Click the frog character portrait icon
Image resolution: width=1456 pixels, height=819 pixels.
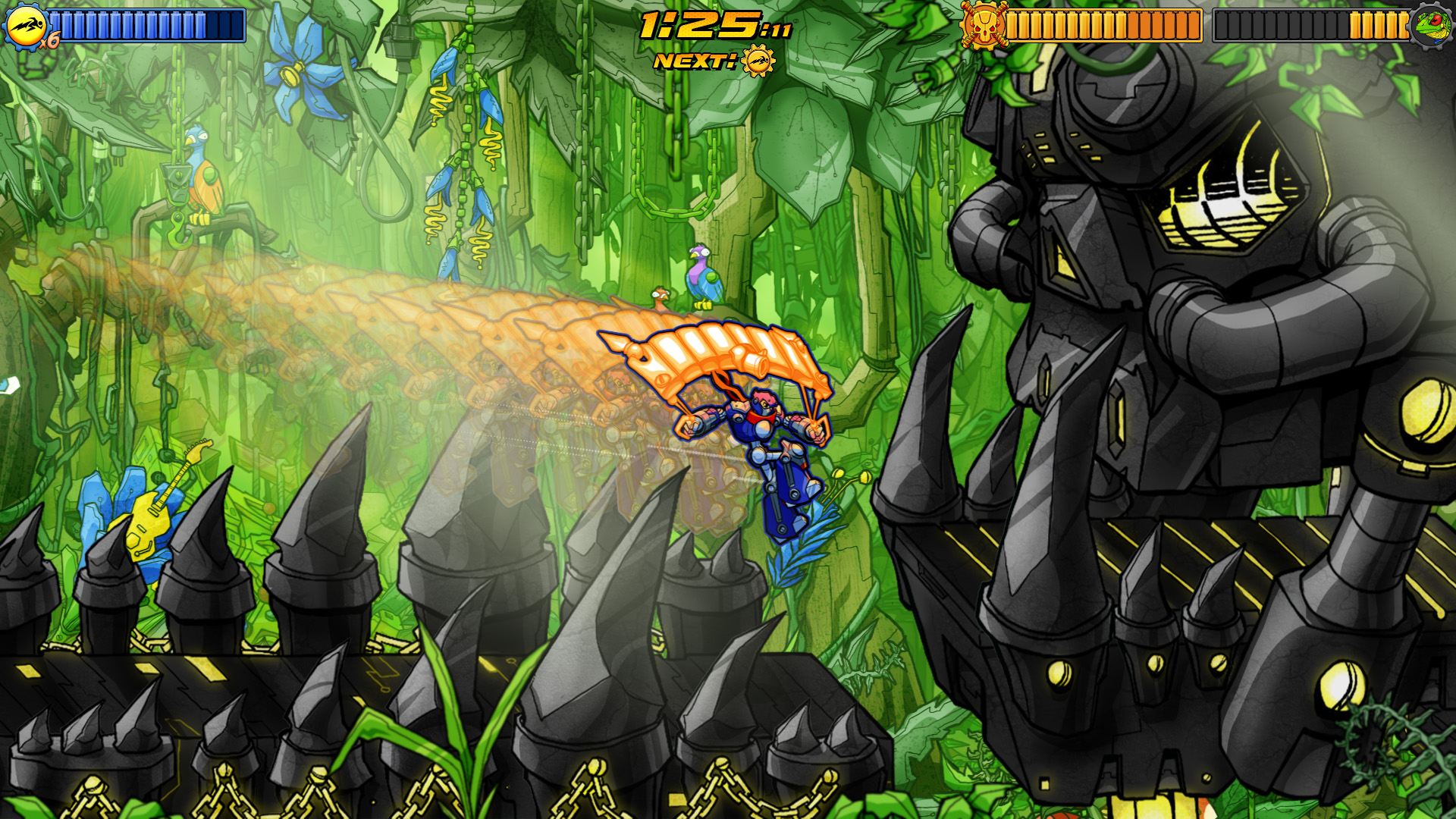click(1430, 26)
